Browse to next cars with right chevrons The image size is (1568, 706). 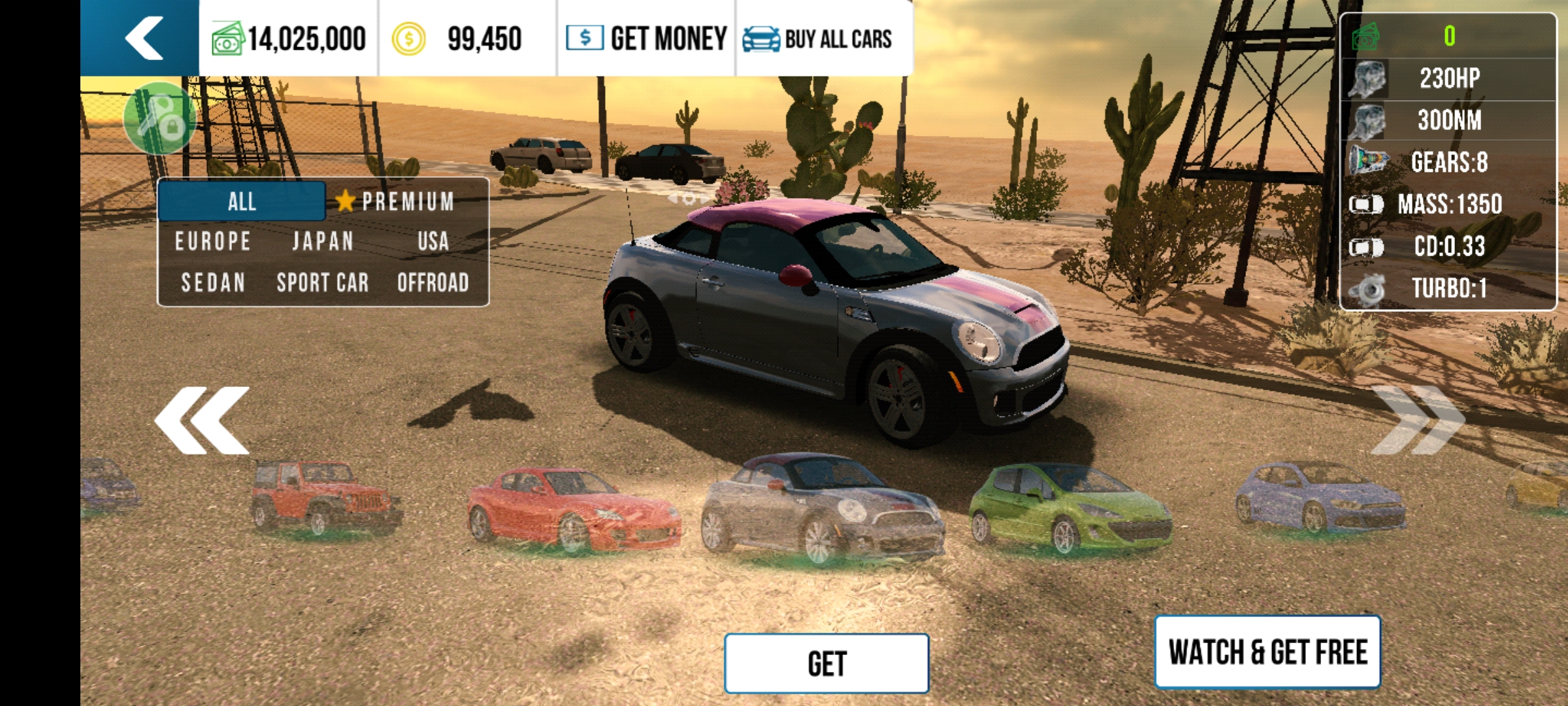[1416, 420]
